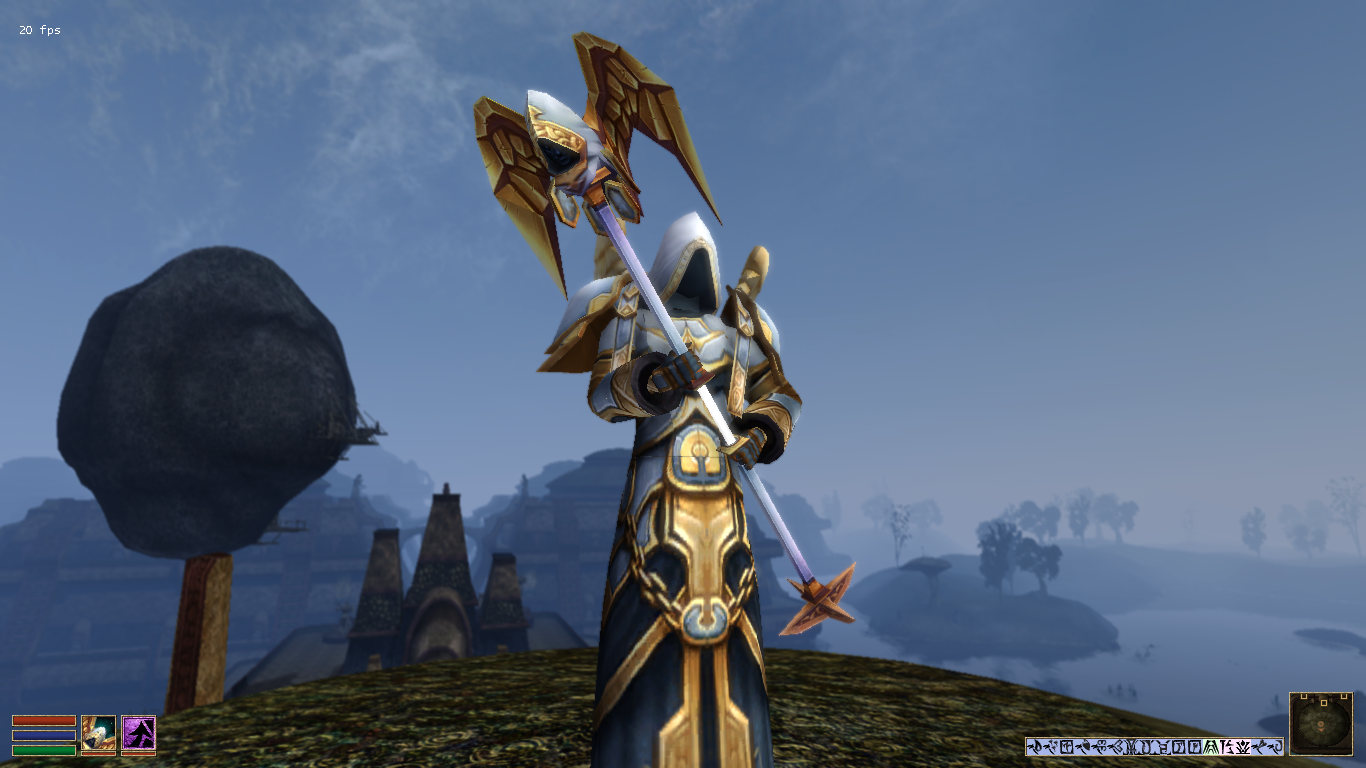The width and height of the screenshot is (1366, 768).
Task: Select the boxed cross glyph near the hotbar's left end
Action: [x=1068, y=746]
